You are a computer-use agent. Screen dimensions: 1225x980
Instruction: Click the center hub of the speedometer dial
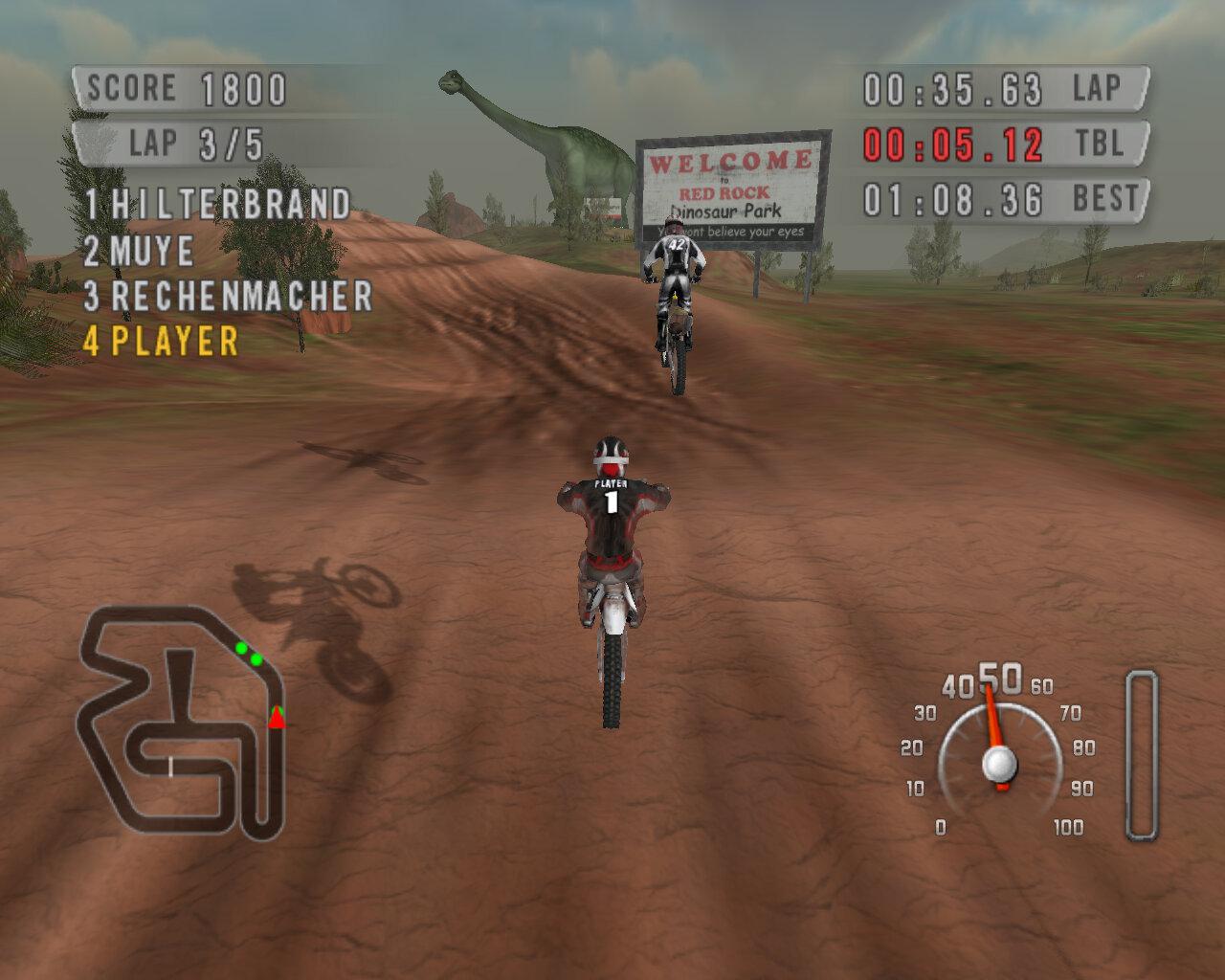(x=998, y=763)
